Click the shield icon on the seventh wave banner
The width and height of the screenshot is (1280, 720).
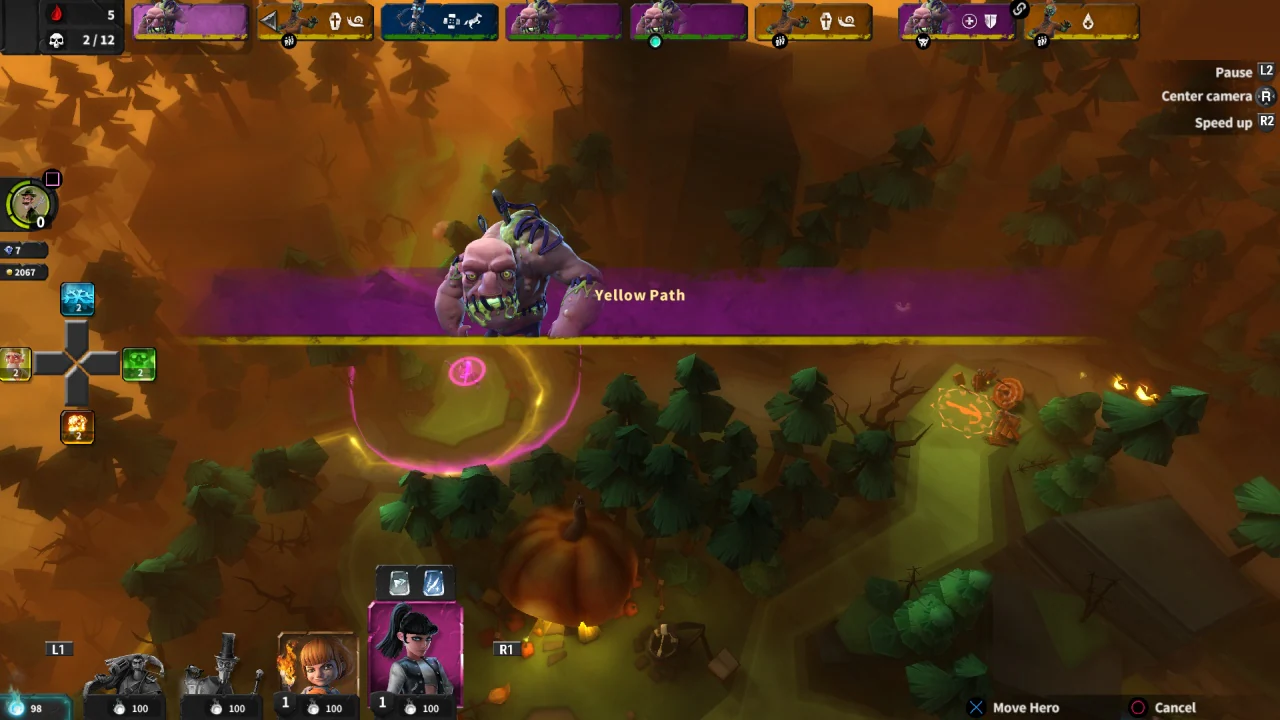click(x=989, y=20)
